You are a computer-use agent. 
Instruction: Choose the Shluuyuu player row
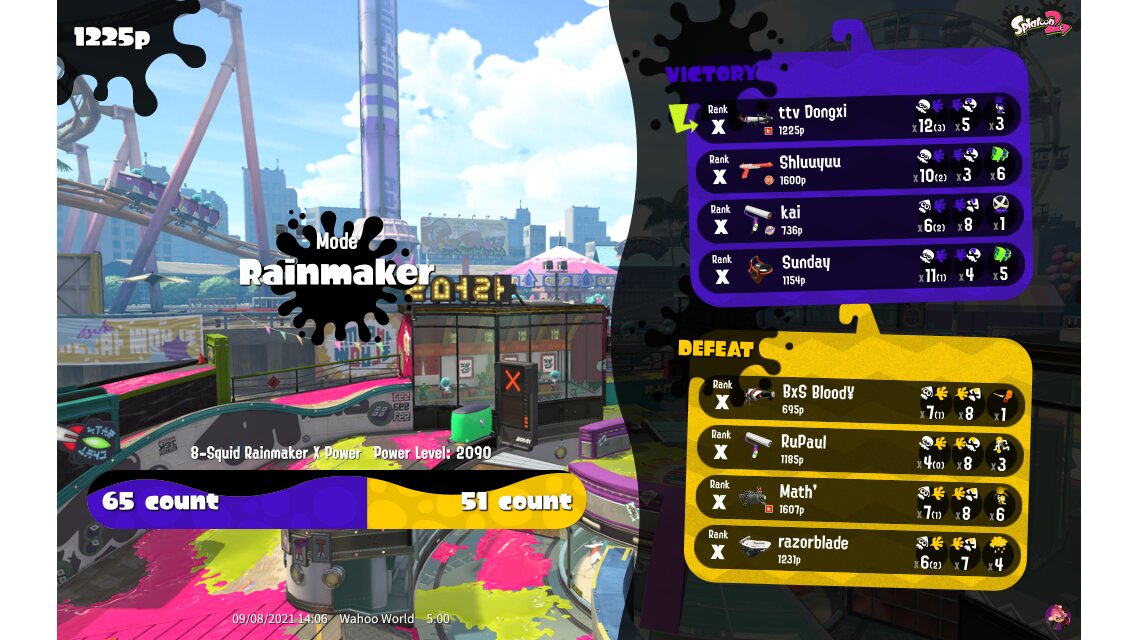[x=855, y=169]
